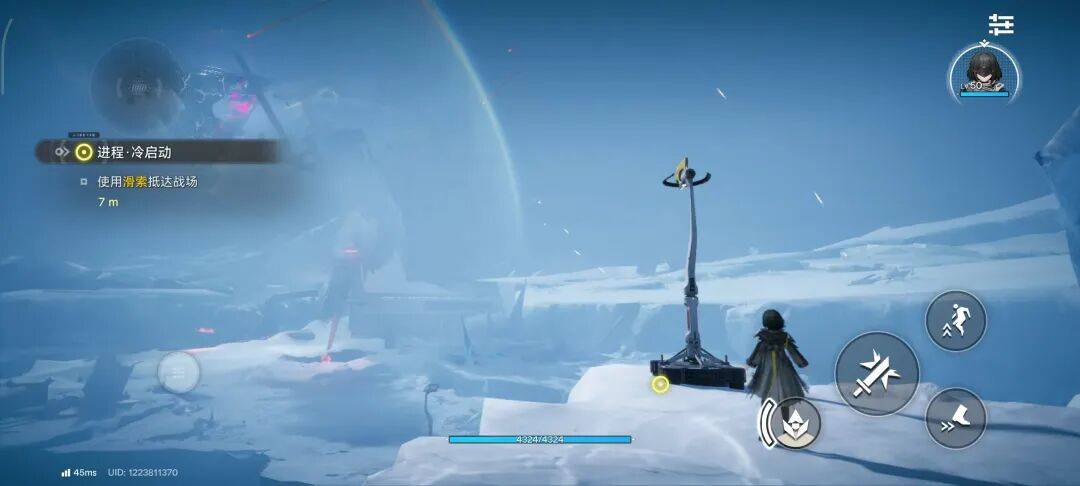Tap the sword basic attack button
1080x486 pixels.
point(877,374)
